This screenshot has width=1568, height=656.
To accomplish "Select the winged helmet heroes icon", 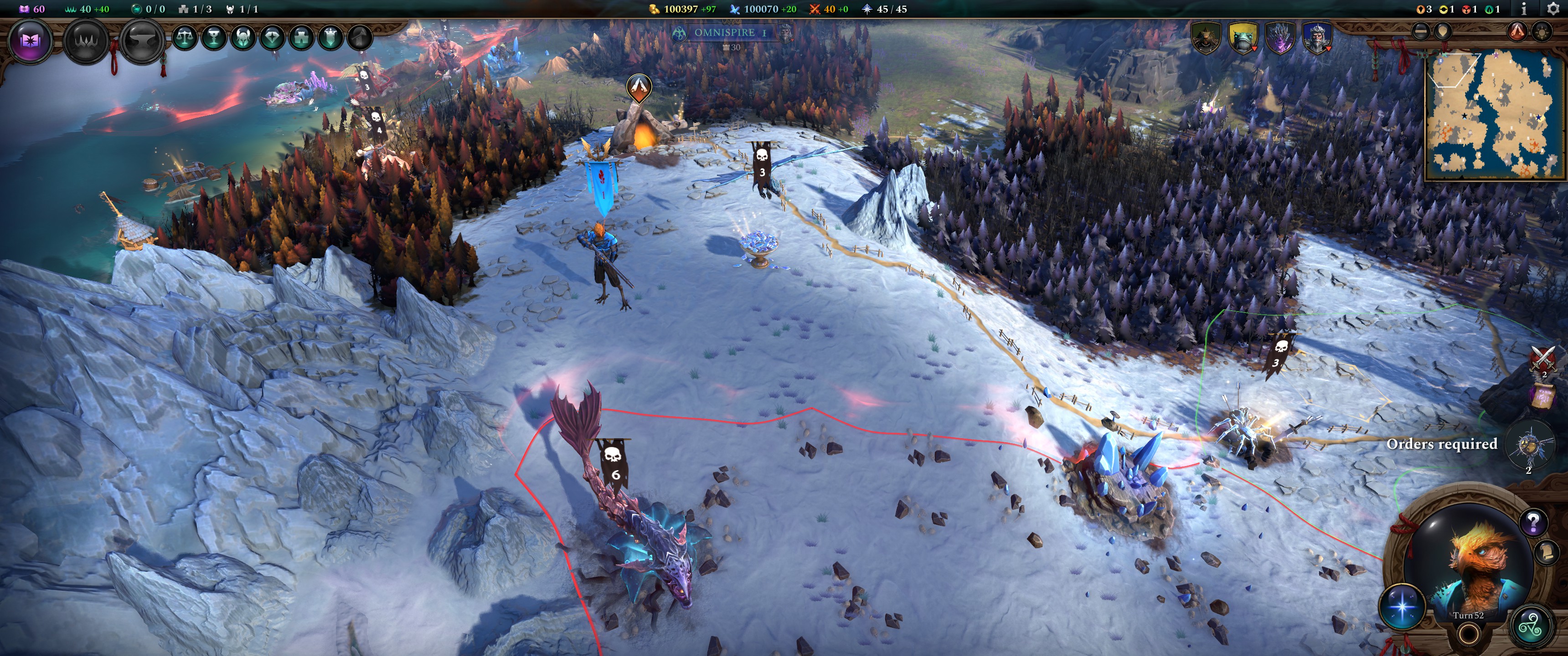I will [x=243, y=38].
